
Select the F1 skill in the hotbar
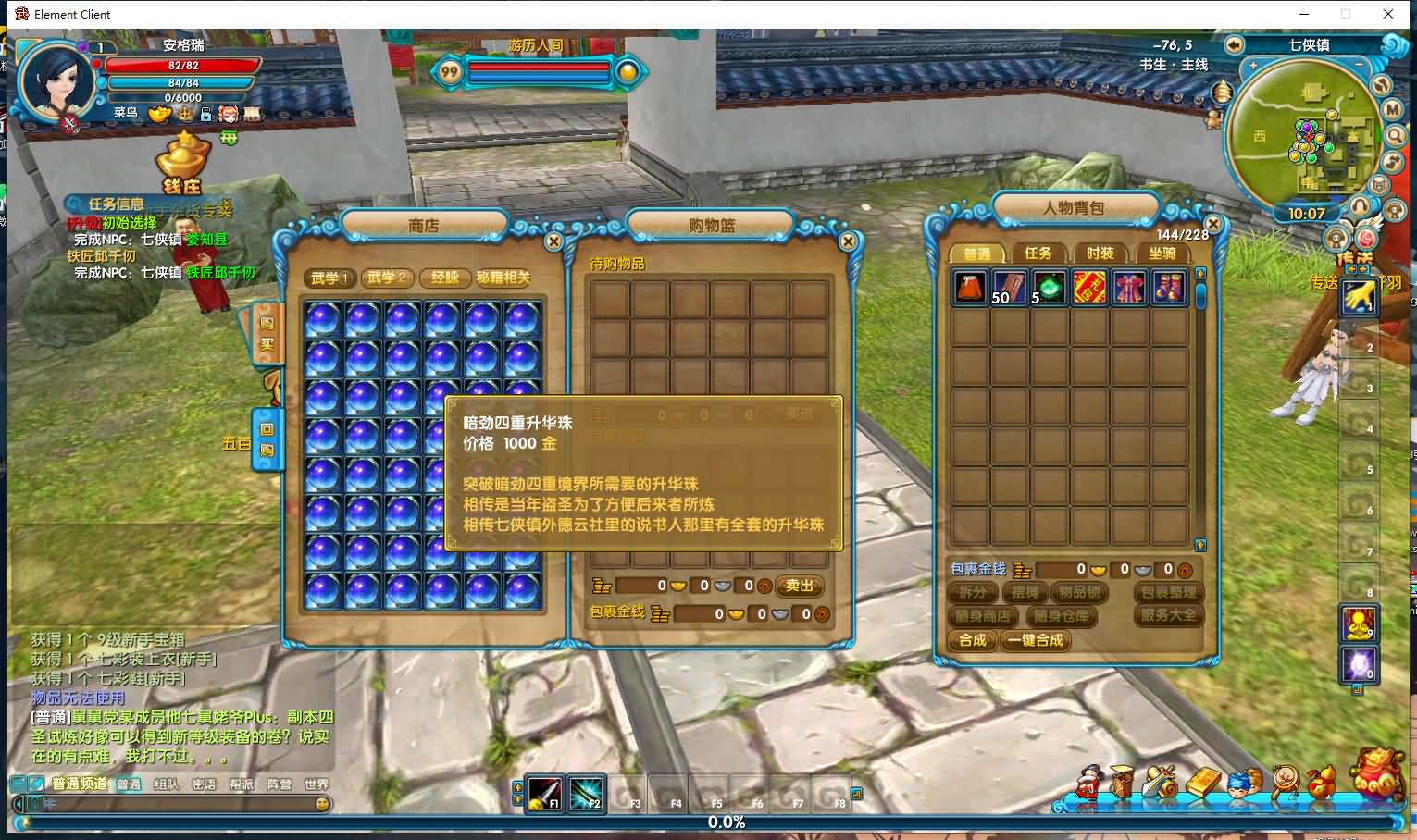coord(544,794)
